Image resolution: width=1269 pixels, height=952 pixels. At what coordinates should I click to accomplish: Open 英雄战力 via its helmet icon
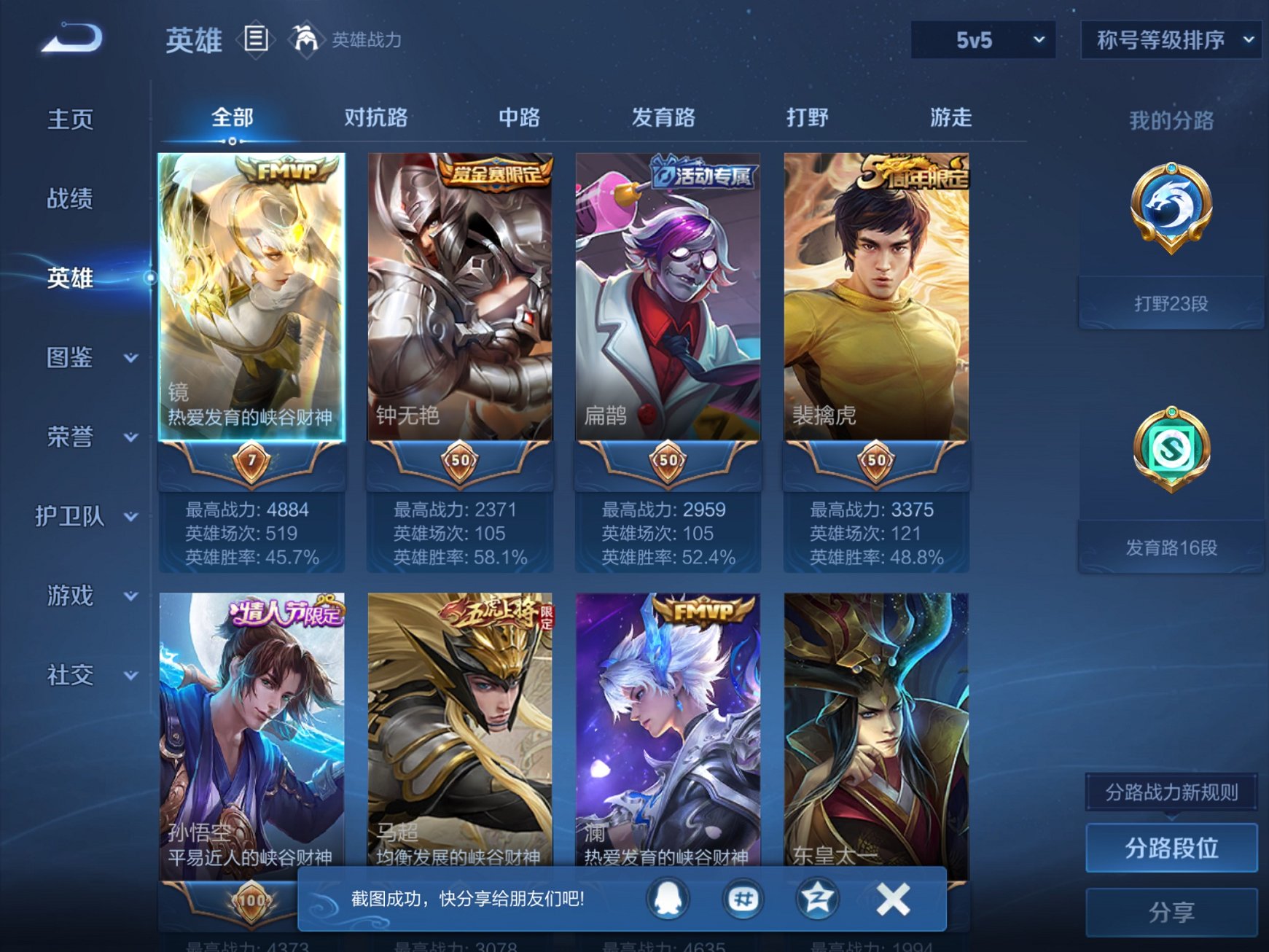tap(306, 38)
